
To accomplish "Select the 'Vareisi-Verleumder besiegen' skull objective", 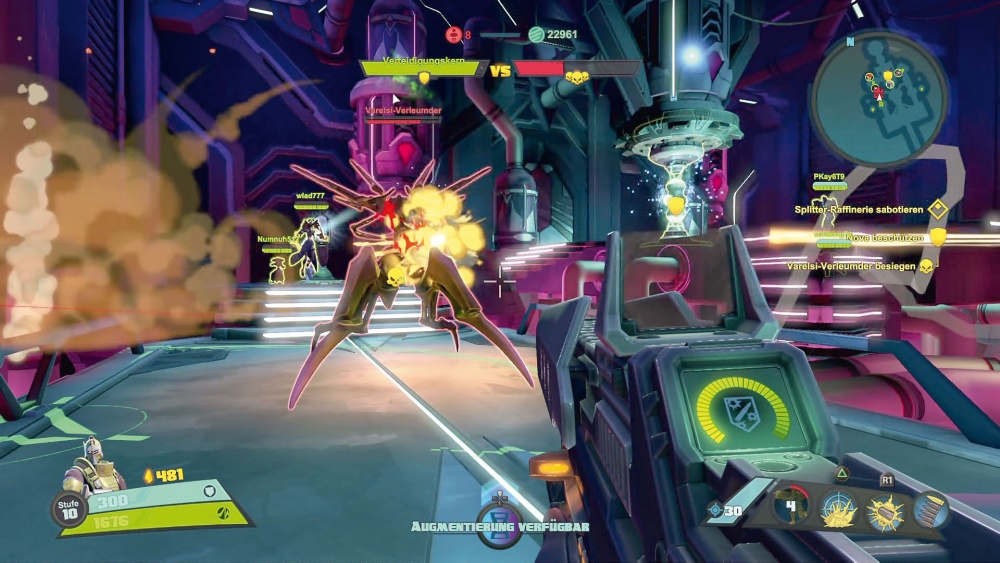I will 860,266.
